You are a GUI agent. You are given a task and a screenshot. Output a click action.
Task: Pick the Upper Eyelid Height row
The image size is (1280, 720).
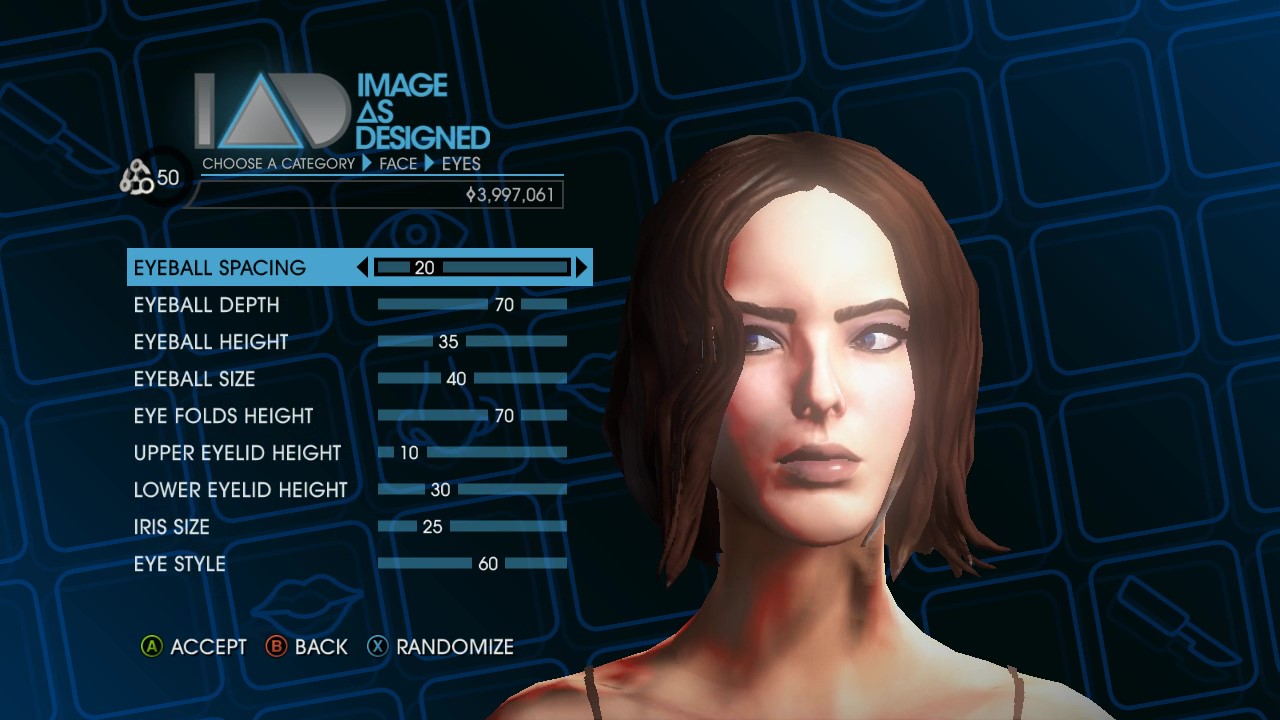238,453
